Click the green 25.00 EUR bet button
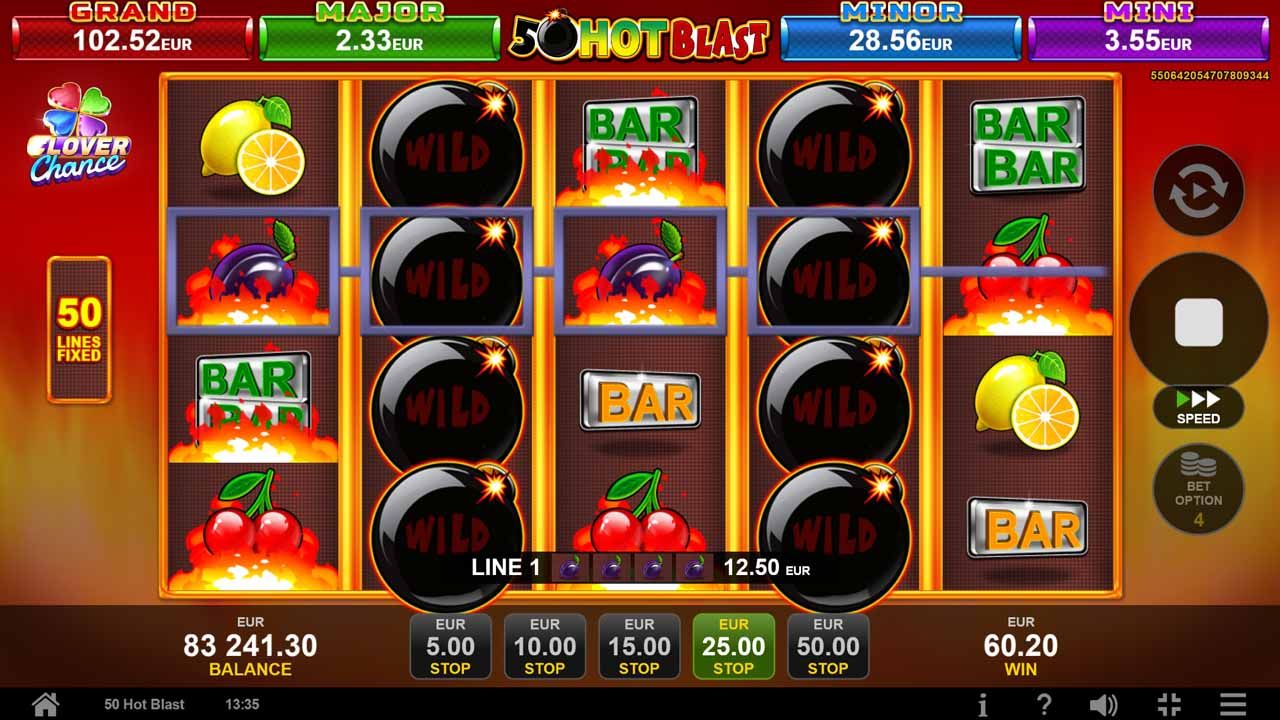 click(734, 647)
